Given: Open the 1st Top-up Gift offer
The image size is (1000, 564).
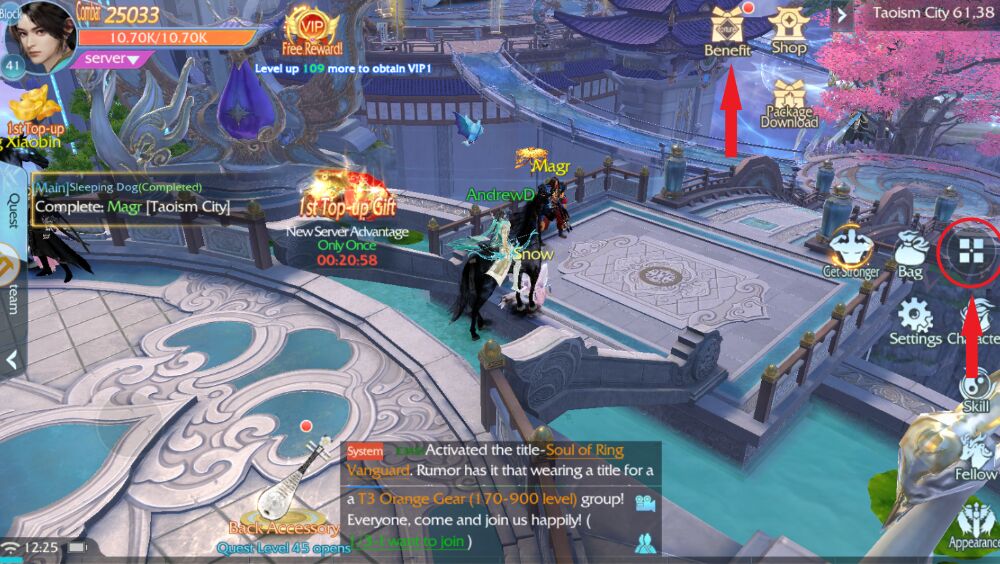Looking at the screenshot, I should [346, 195].
